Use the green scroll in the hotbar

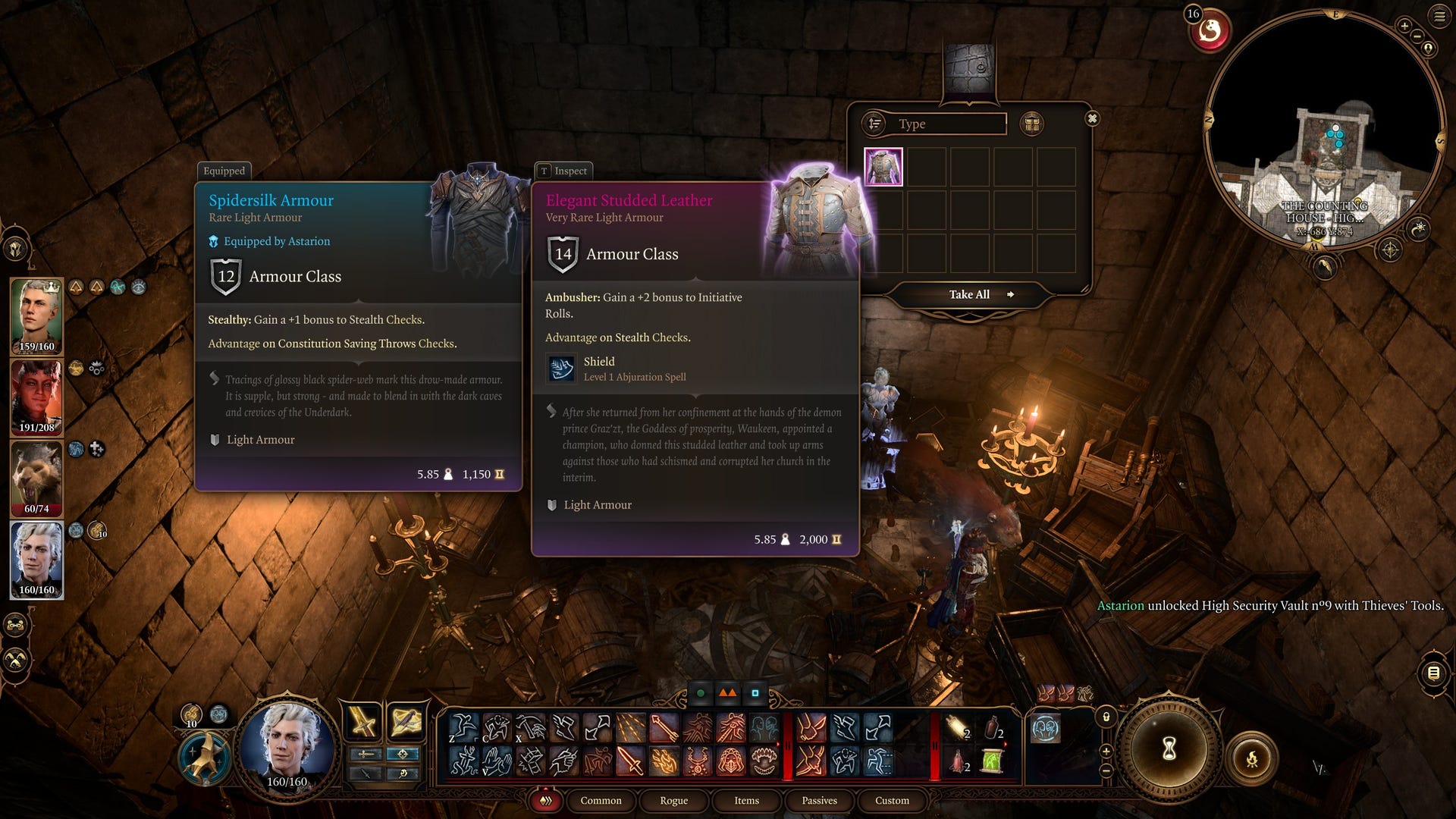992,761
